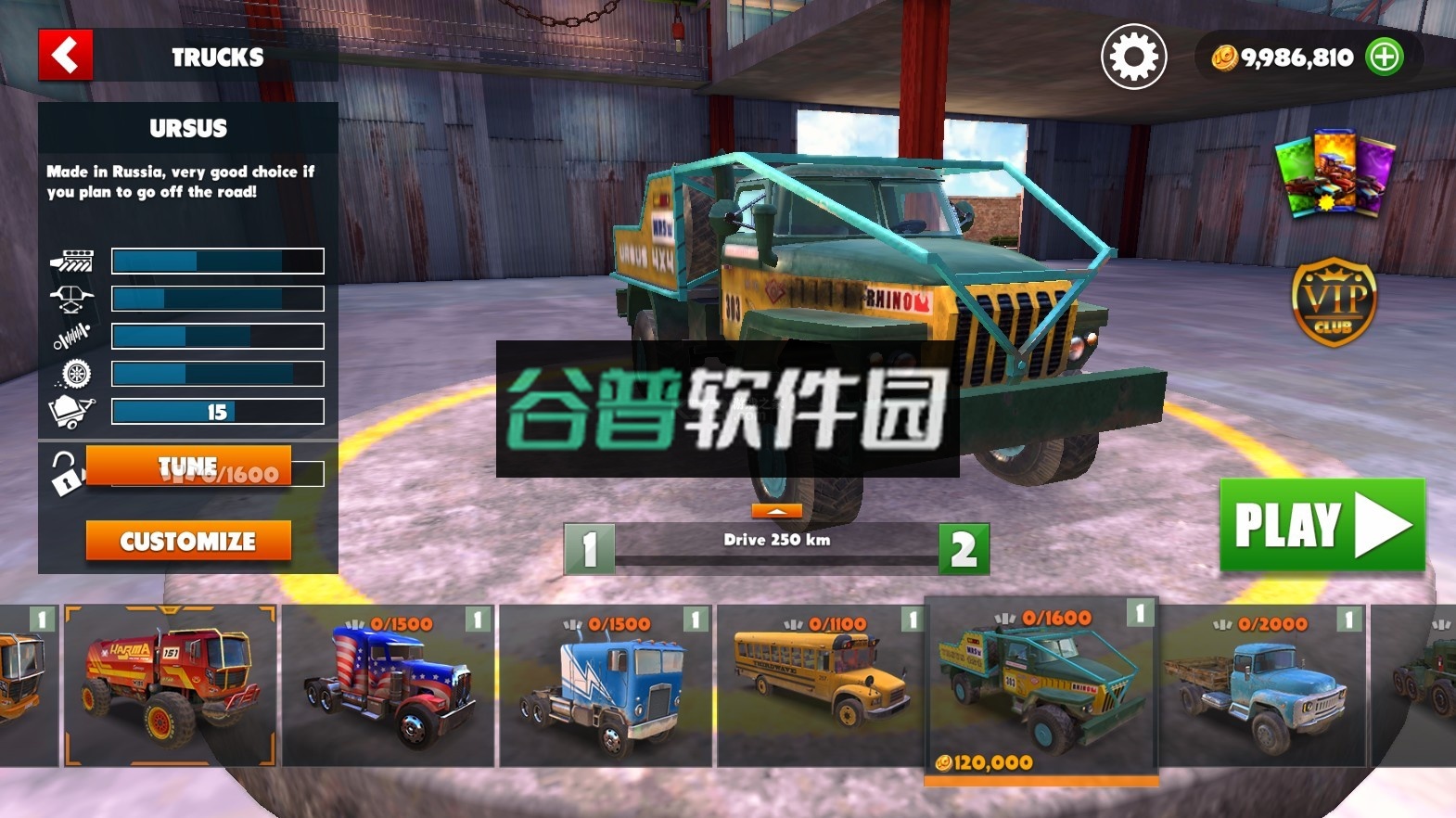Click the back arrow to leave Trucks menu

65,56
